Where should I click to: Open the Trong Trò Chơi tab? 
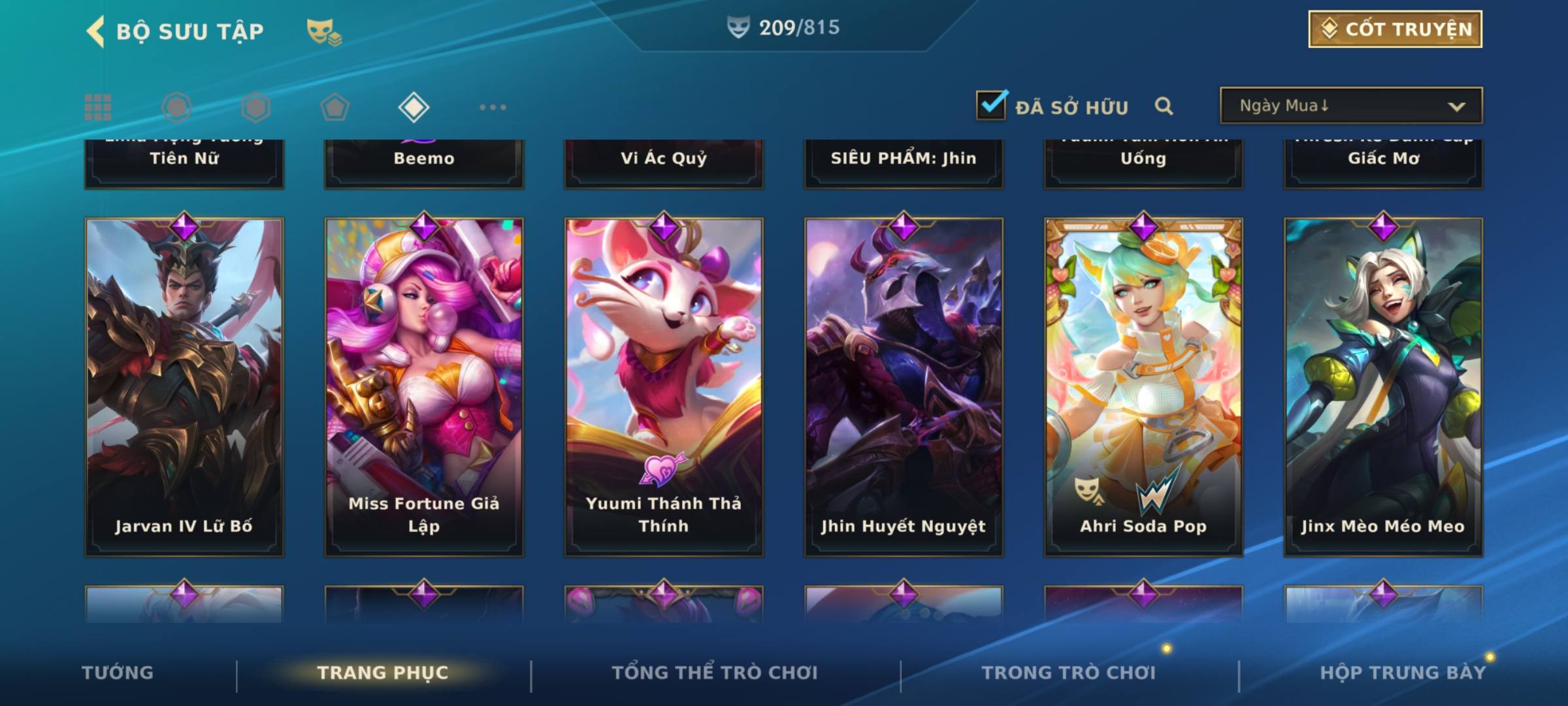(x=1069, y=673)
